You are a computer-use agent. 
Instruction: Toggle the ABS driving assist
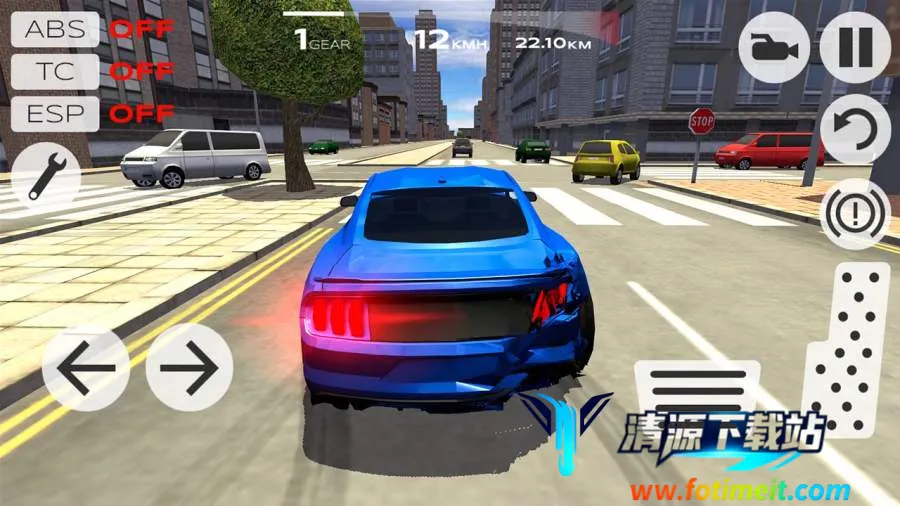click(x=55, y=28)
